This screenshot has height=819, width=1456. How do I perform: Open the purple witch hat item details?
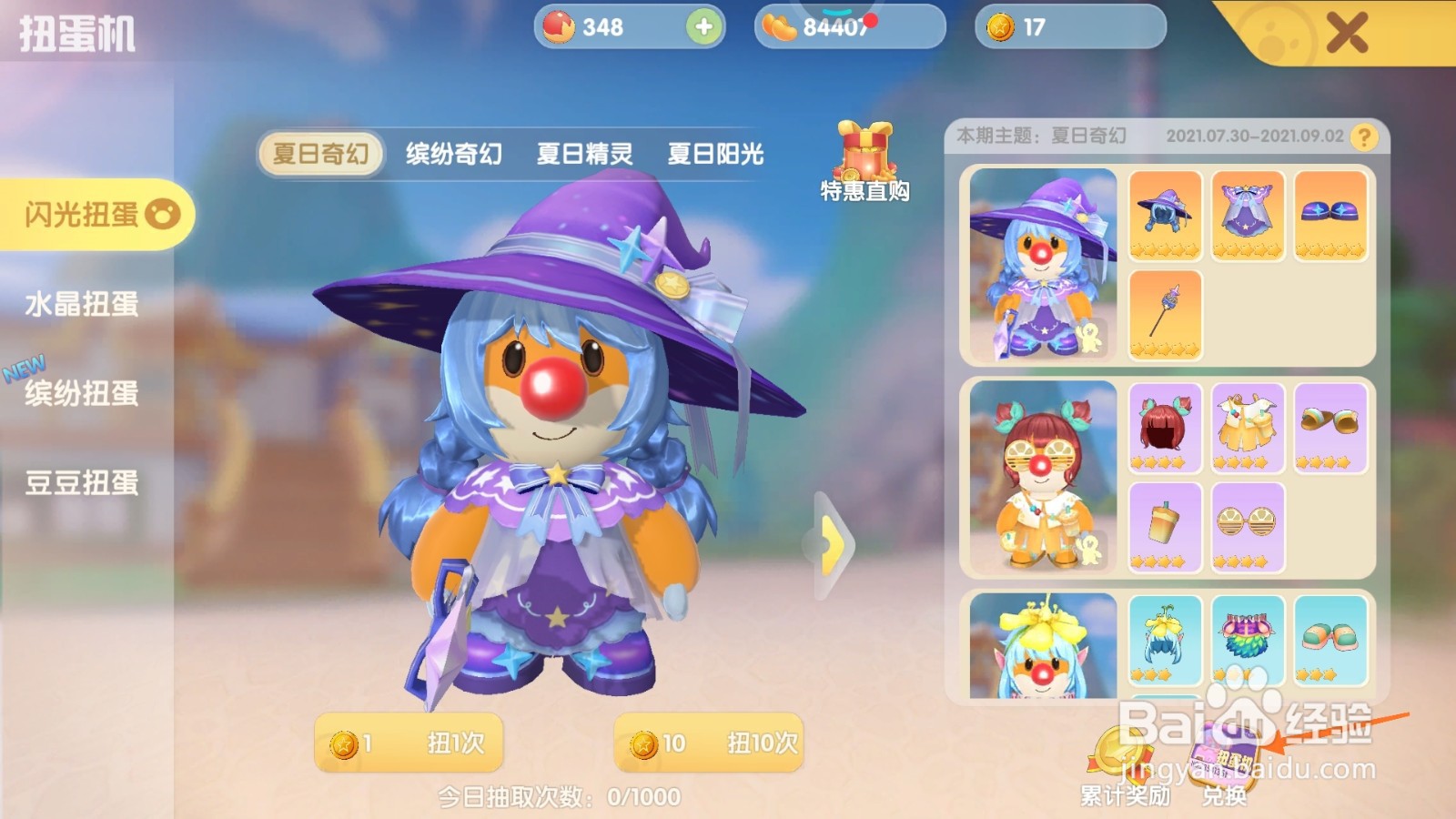pos(1166,217)
